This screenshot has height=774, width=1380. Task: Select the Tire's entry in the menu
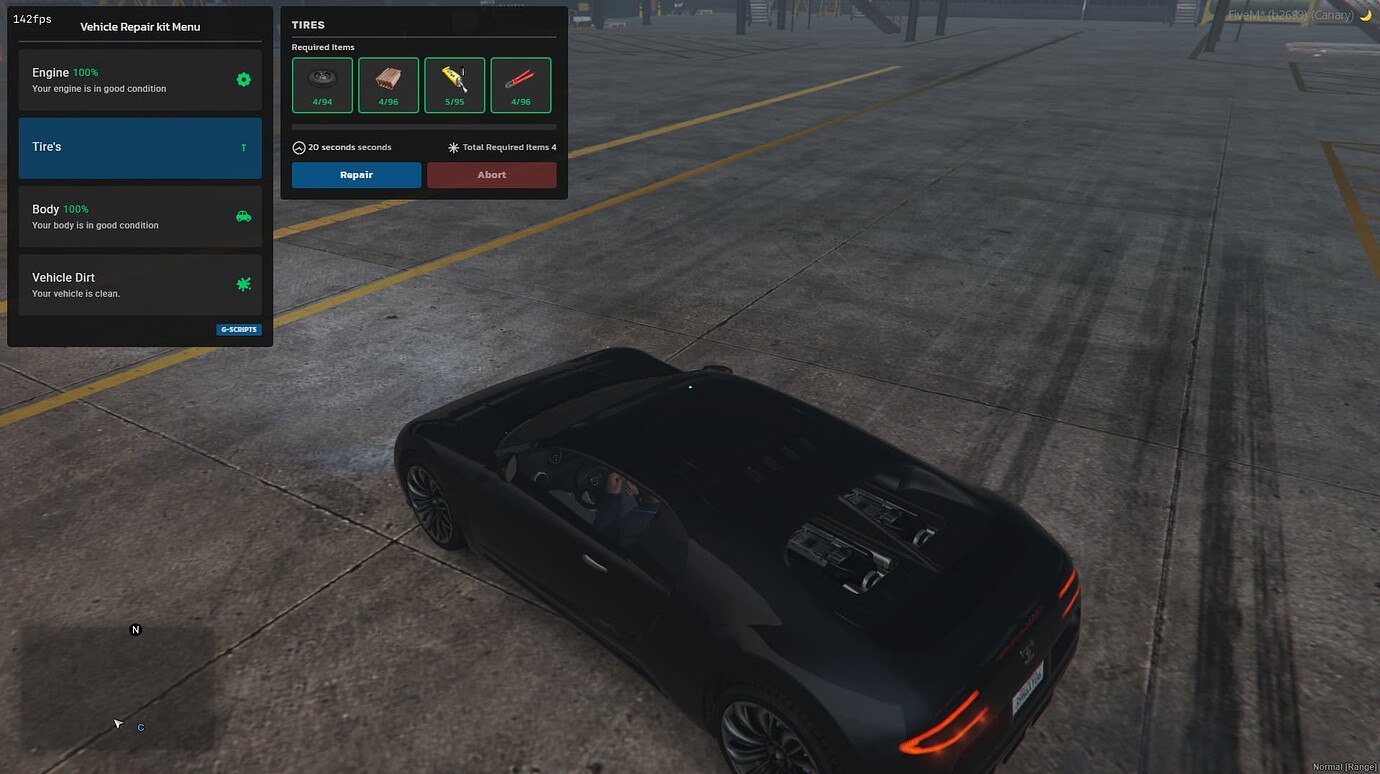tap(139, 146)
